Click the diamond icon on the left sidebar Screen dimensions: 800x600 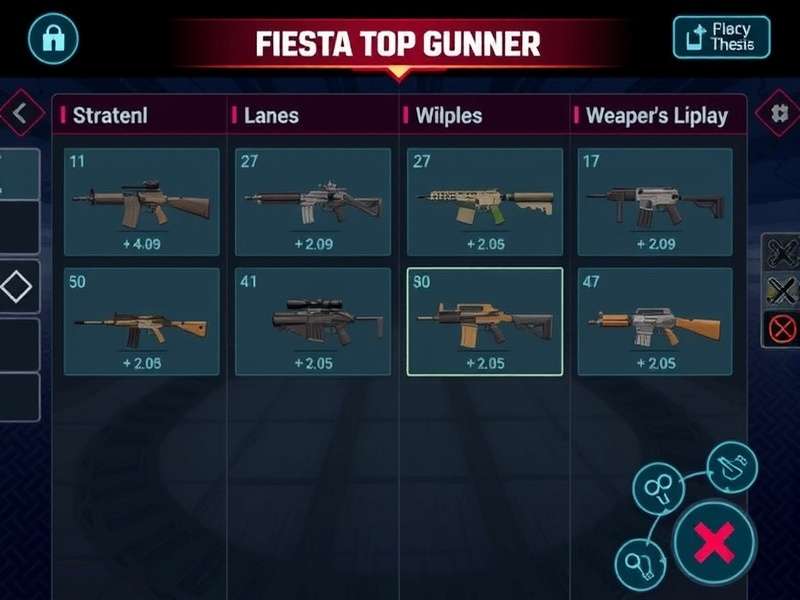click(17, 288)
